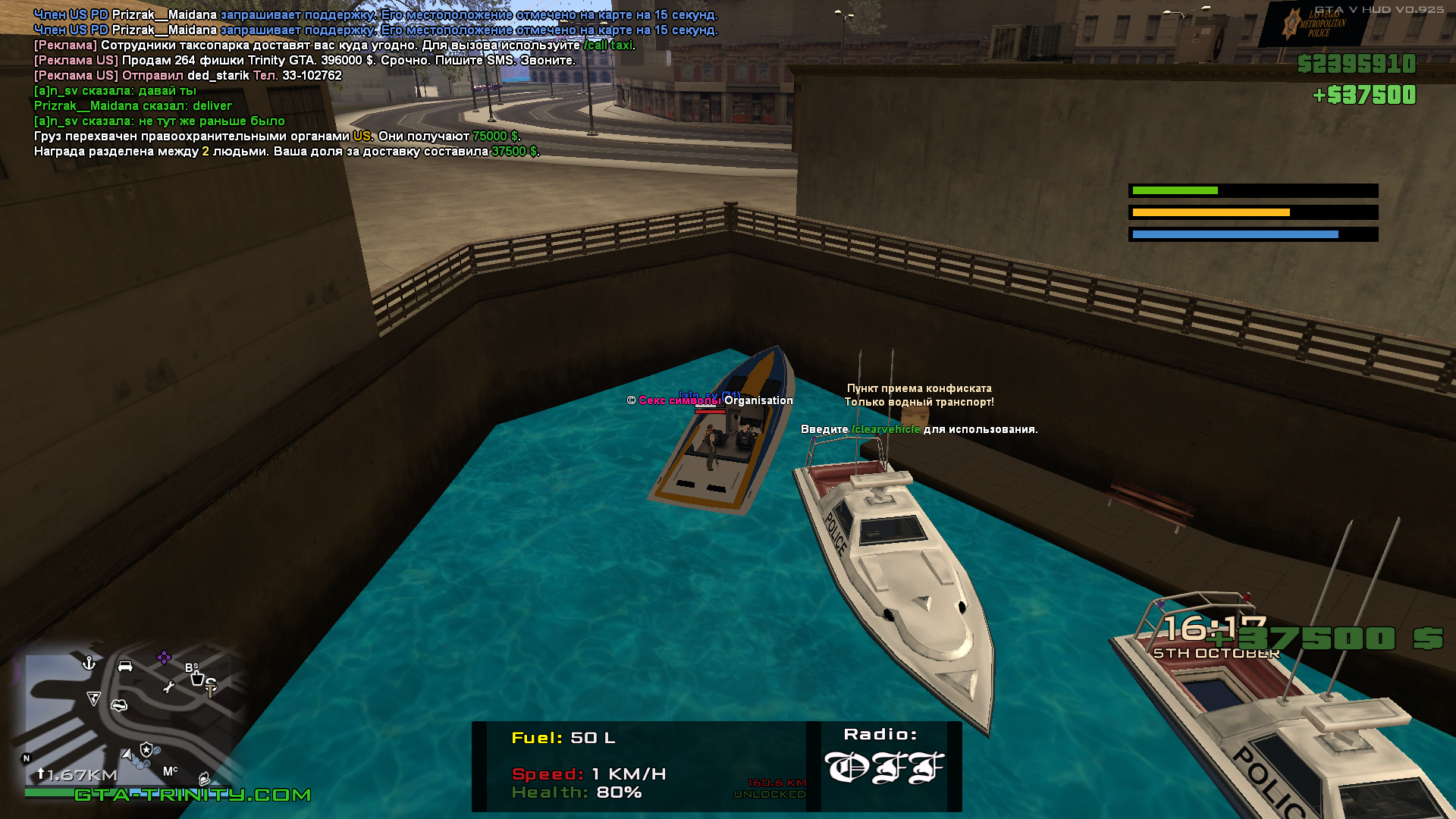Select the Mc marker on the minimap

click(171, 770)
